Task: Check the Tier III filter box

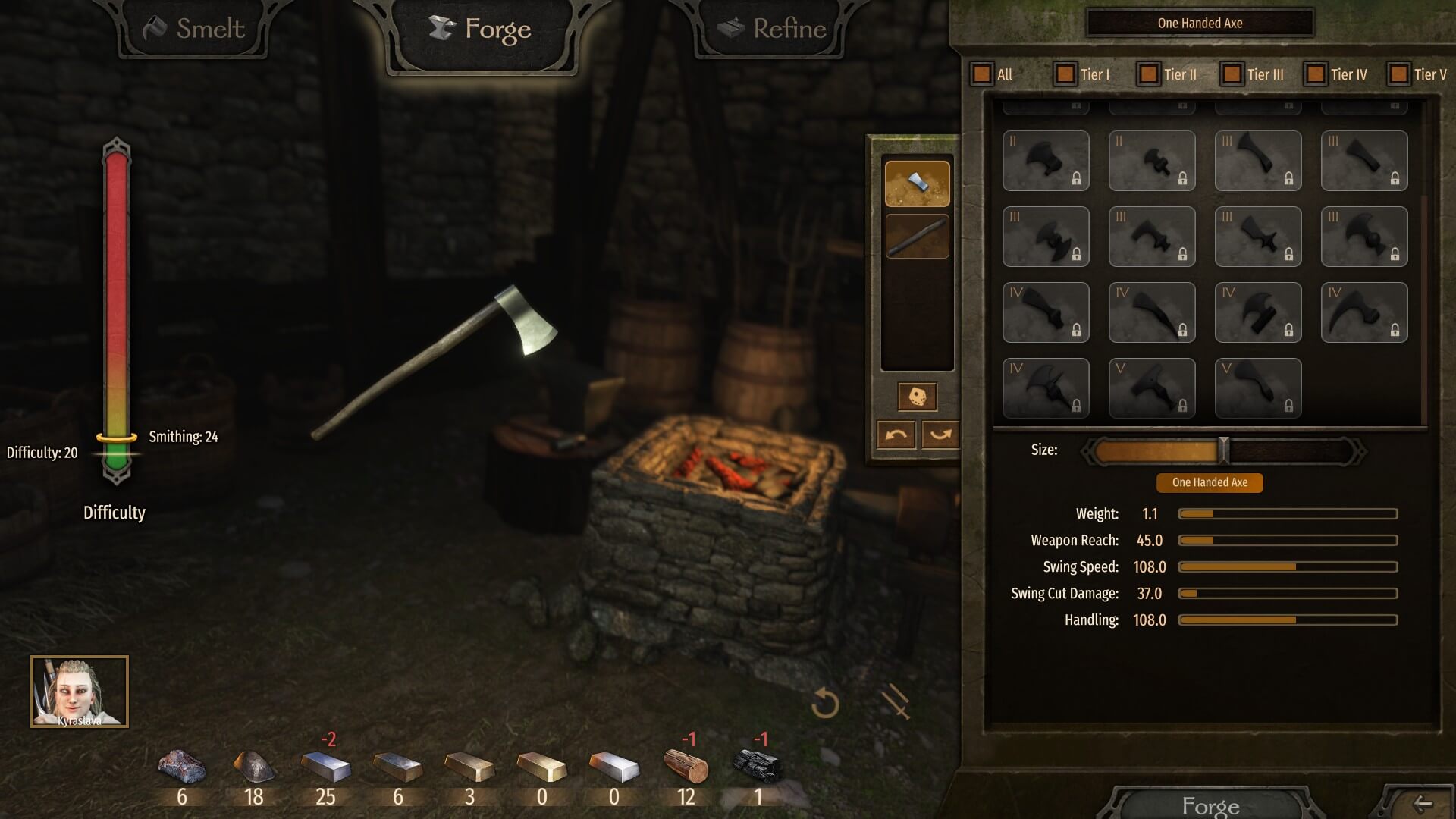Action: (1232, 74)
